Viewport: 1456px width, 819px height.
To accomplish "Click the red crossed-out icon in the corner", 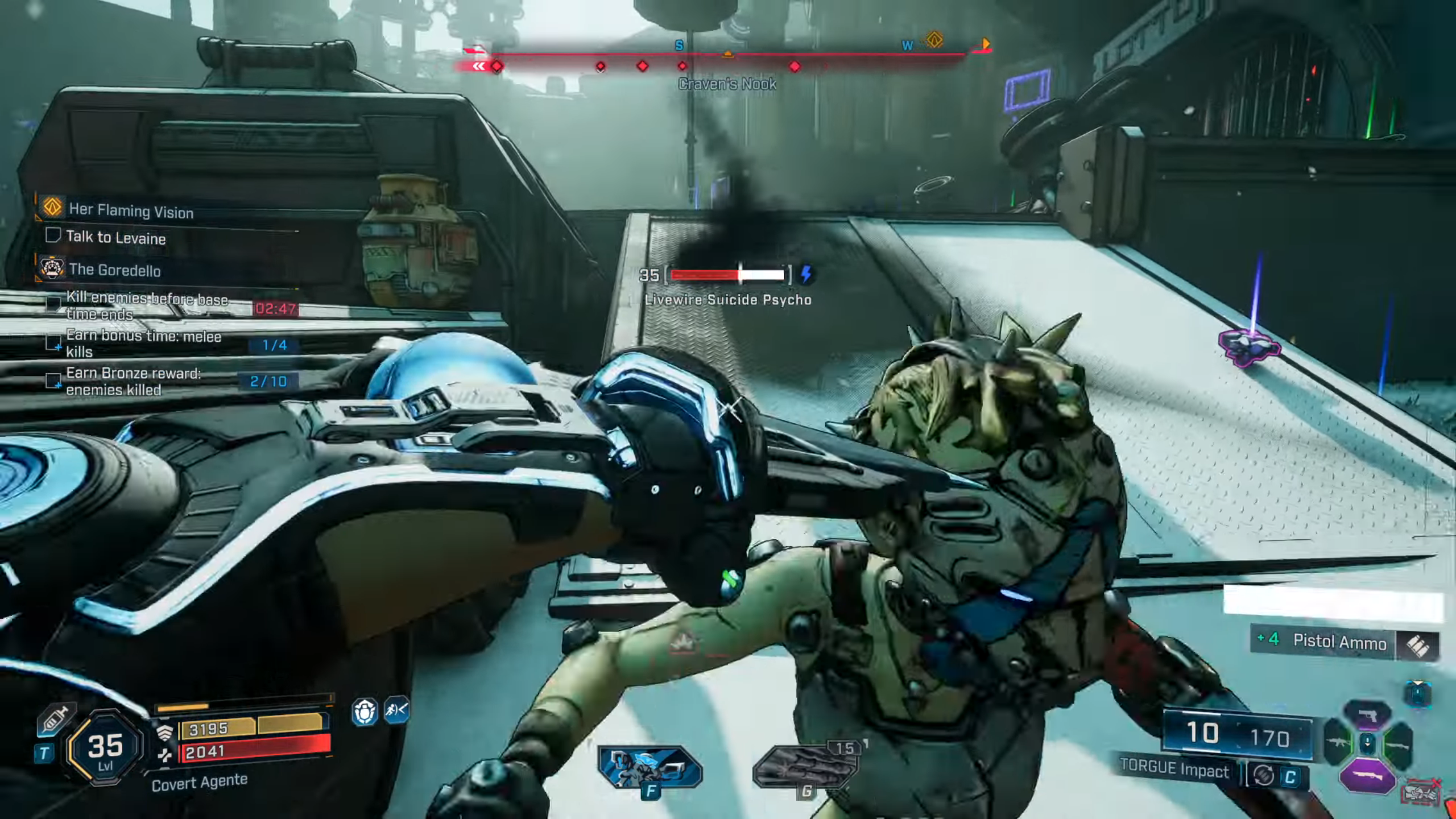I will (x=1421, y=793).
